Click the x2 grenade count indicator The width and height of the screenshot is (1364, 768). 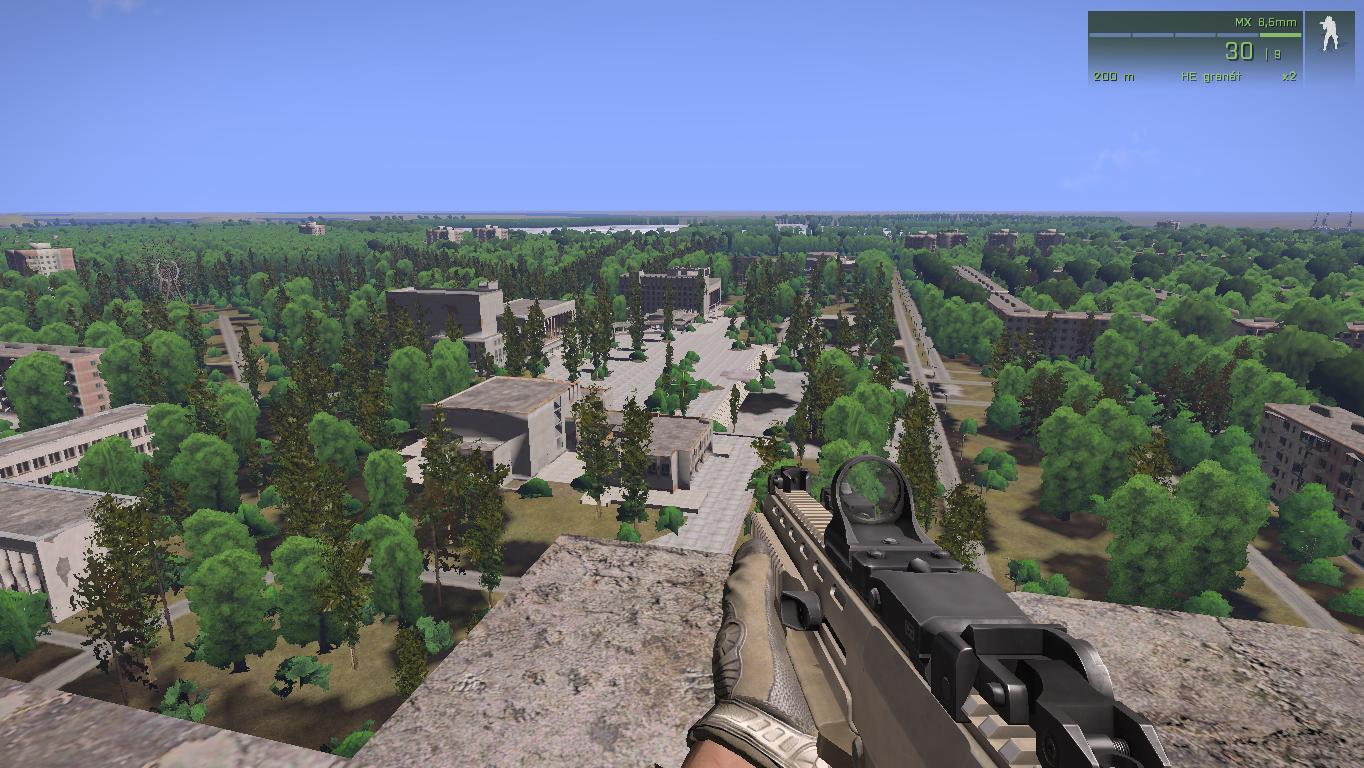pyautogui.click(x=1288, y=76)
